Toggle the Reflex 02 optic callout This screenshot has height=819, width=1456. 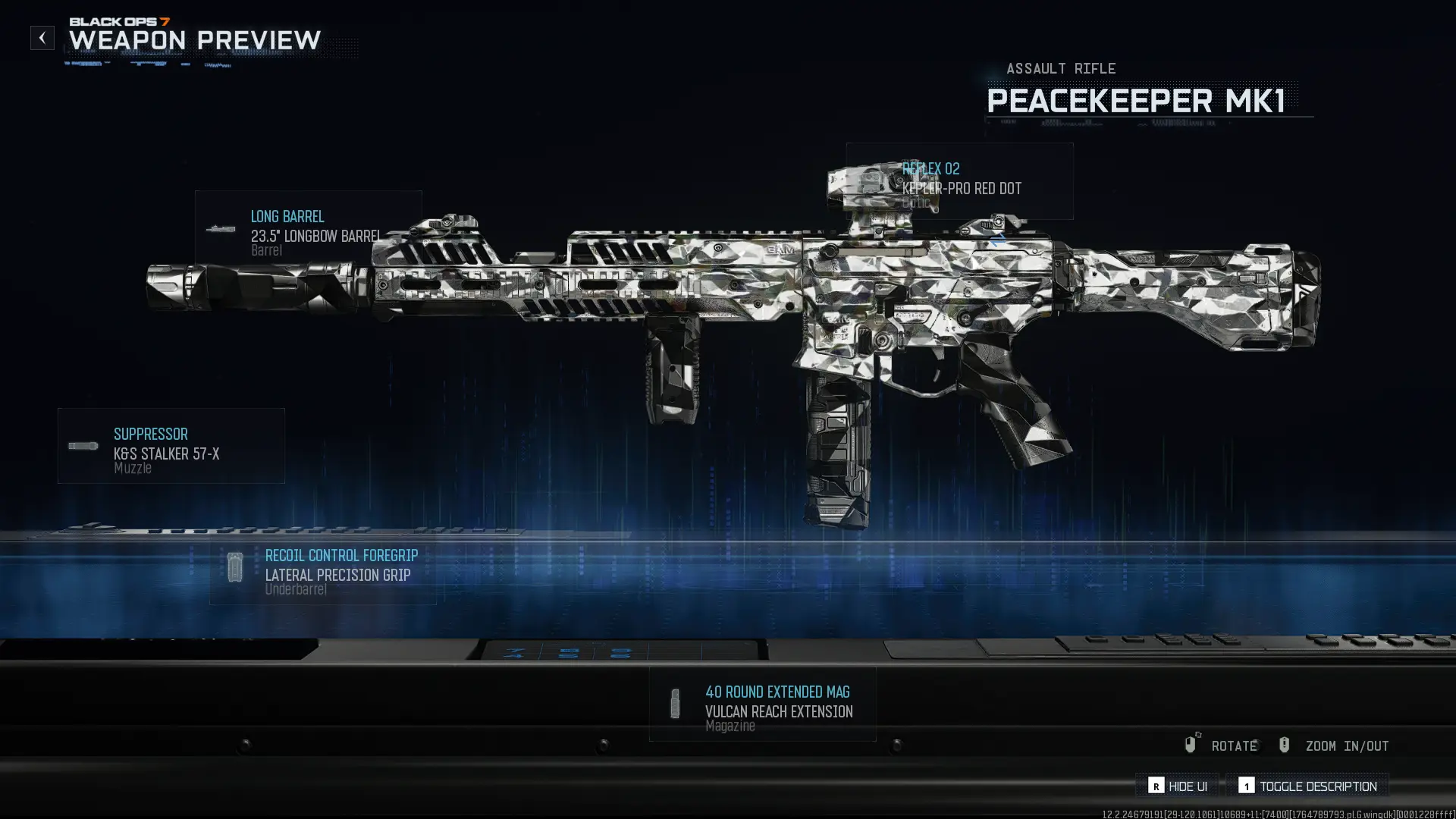tap(930, 168)
